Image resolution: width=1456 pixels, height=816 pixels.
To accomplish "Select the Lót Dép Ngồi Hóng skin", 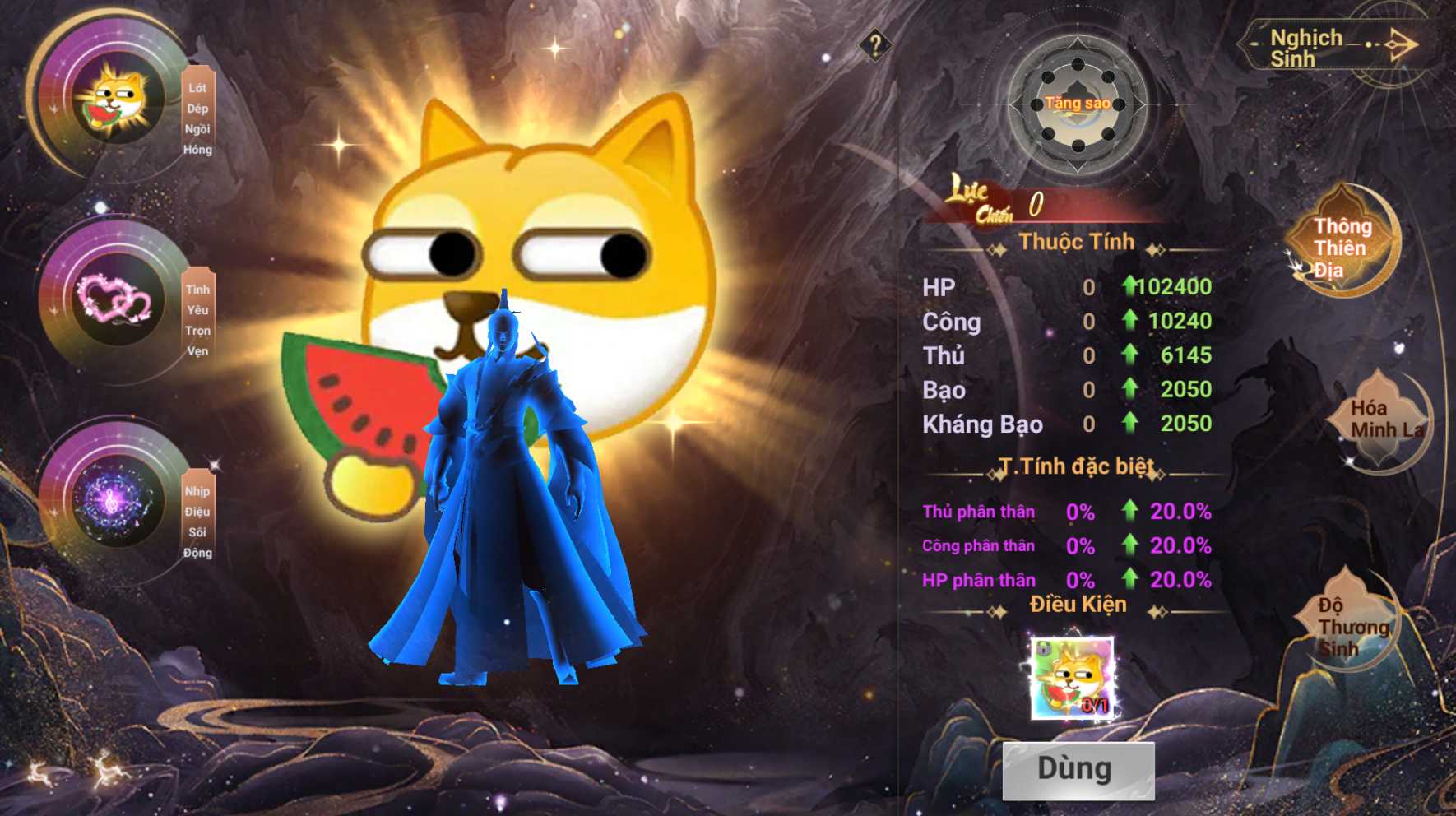I will pyautogui.click(x=117, y=98).
